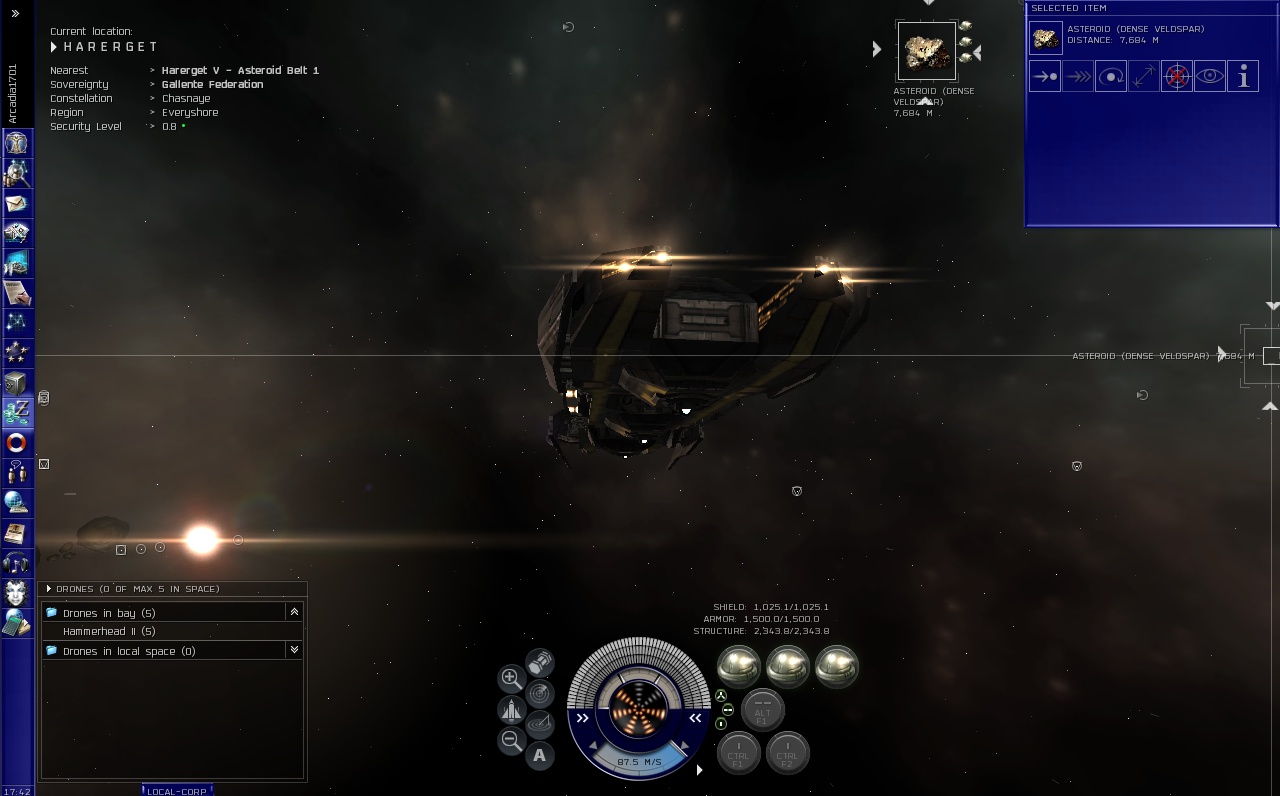Open the character sheet icon in the sidebar

(x=16, y=143)
